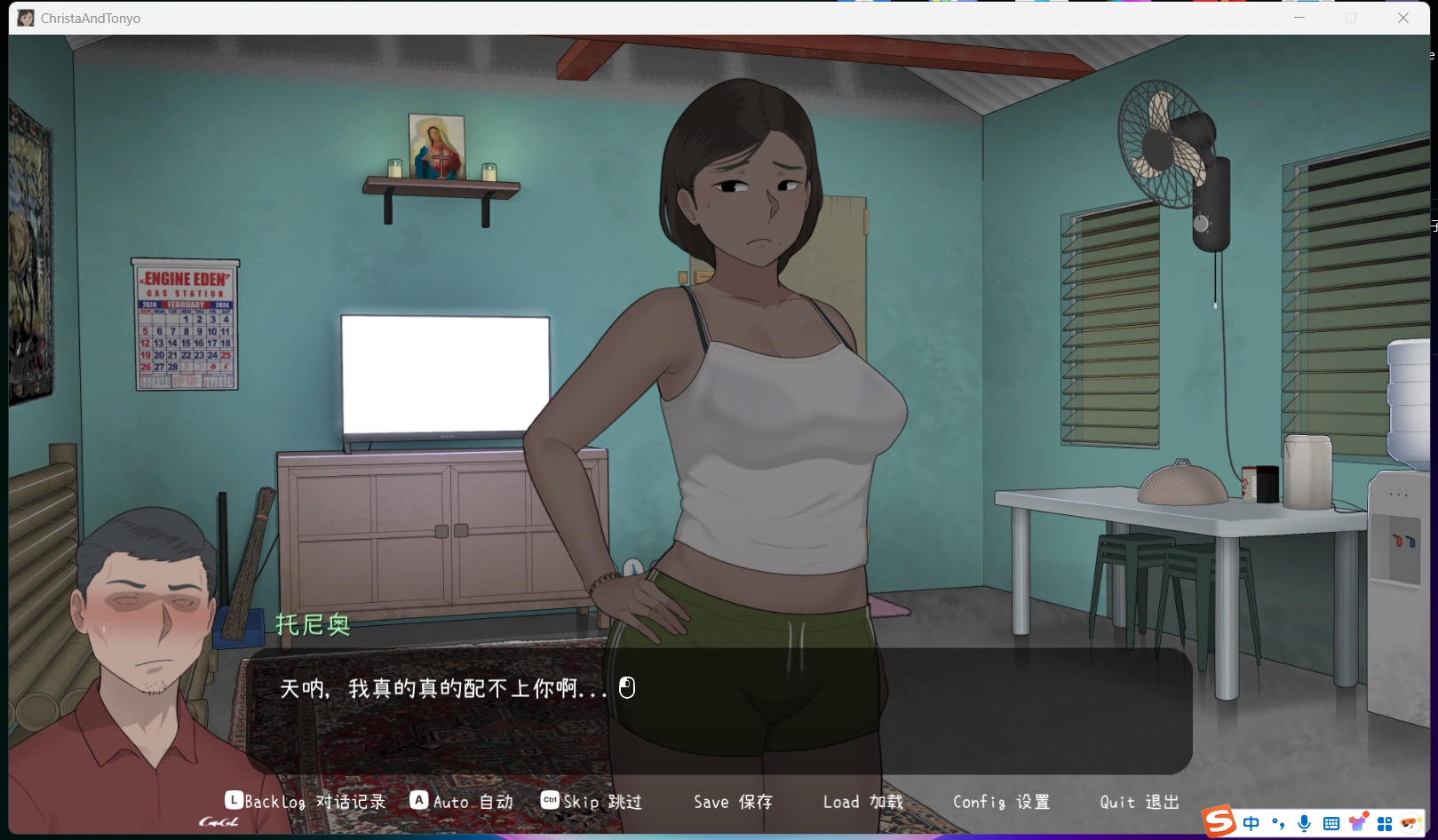
Task: Click the emoji assistant icon in Sogou toolbar
Action: pos(1411,822)
